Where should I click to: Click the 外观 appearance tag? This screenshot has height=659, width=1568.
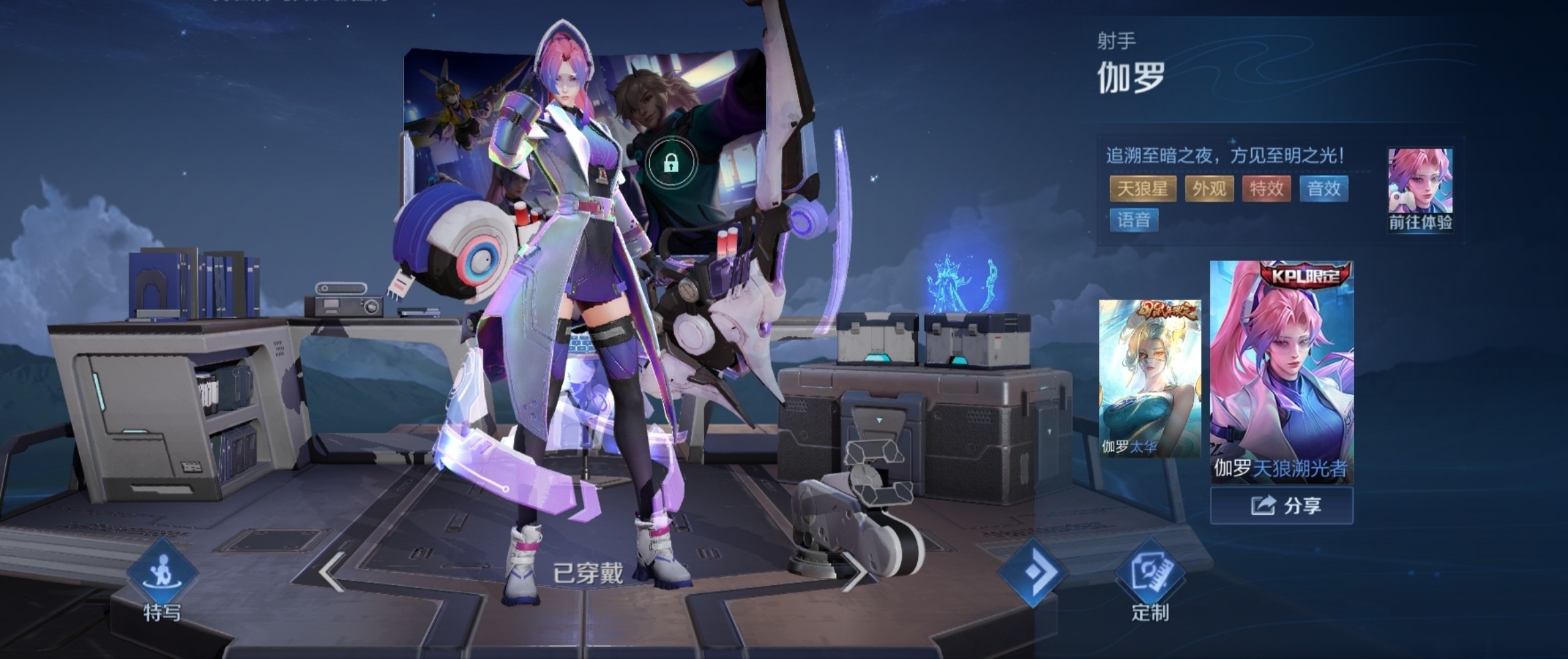[1209, 189]
